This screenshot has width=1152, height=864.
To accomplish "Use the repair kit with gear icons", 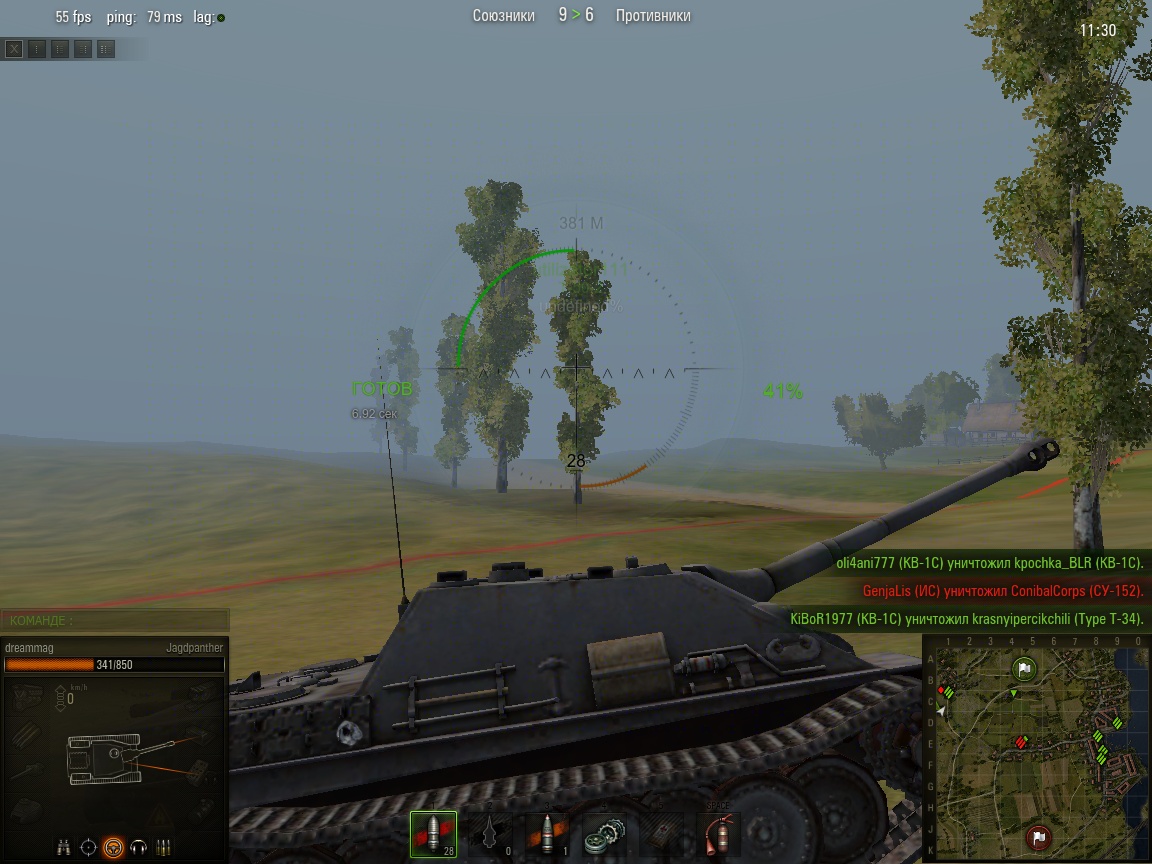I will 604,835.
